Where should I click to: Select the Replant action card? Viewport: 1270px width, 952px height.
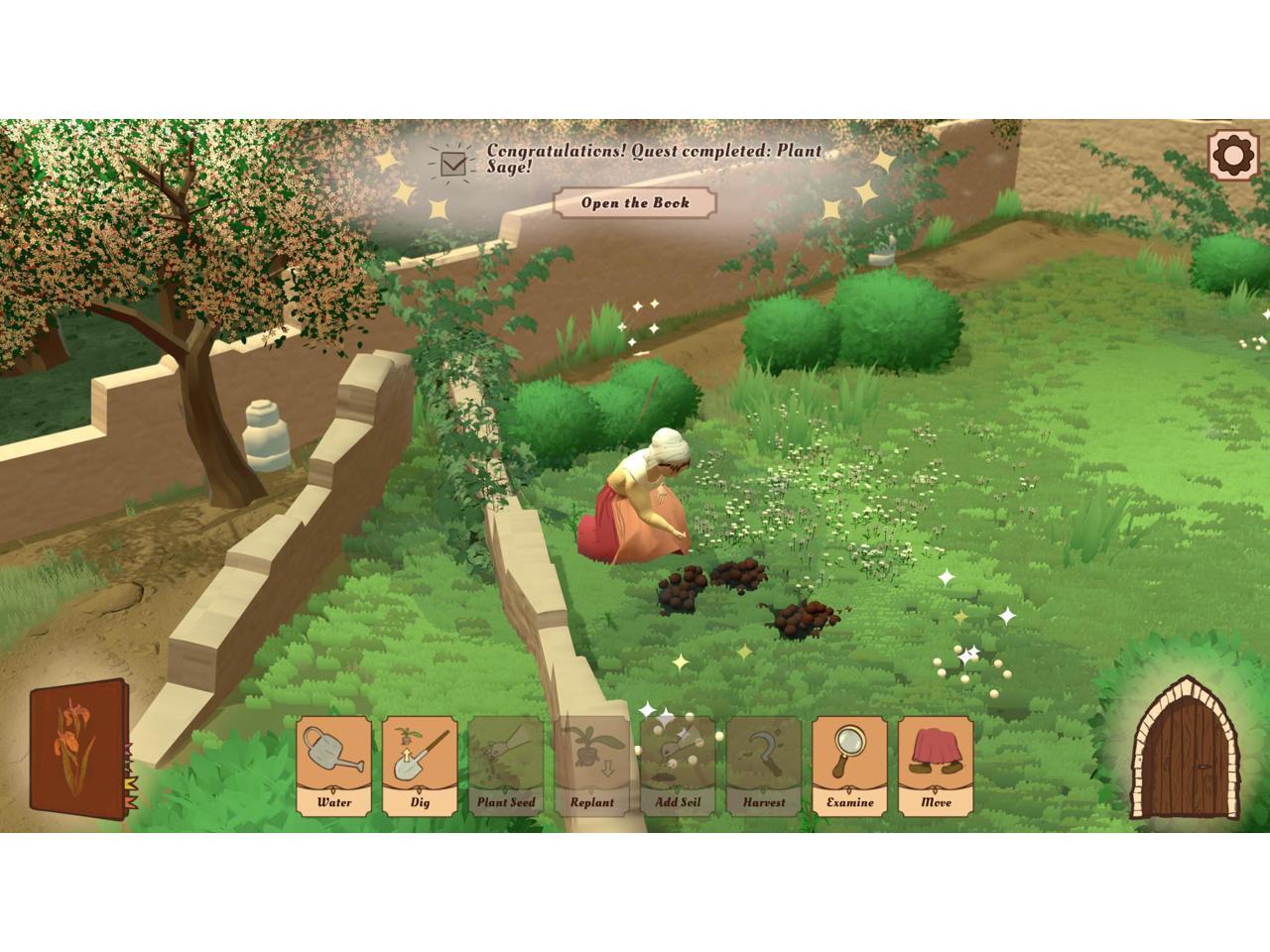coord(592,766)
